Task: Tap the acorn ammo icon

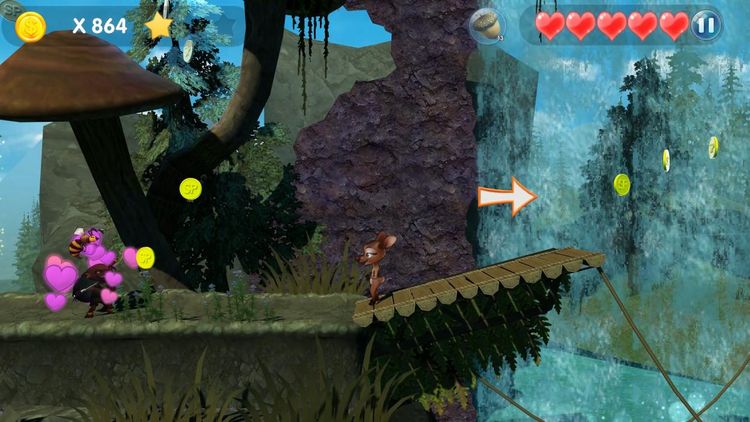Action: (487, 26)
